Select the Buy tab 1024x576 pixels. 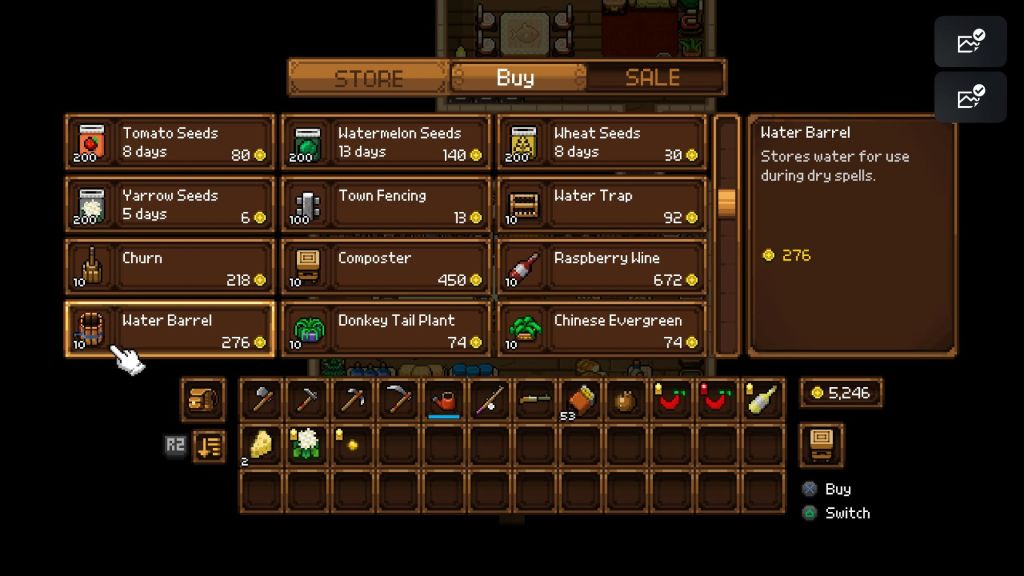pyautogui.click(x=515, y=77)
